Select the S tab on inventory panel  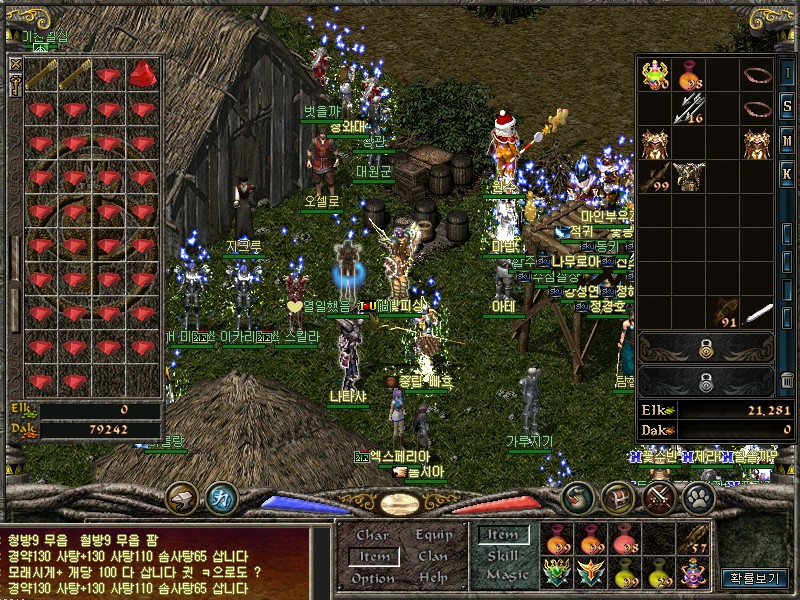[787, 107]
